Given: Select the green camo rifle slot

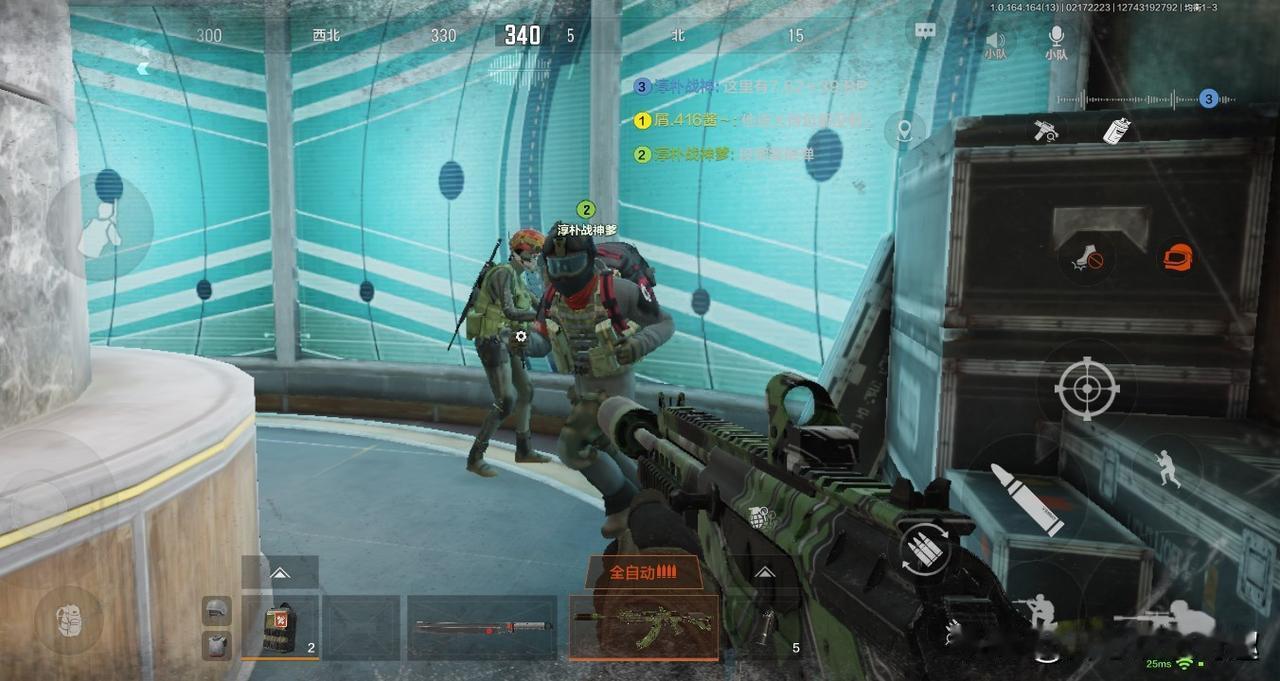Looking at the screenshot, I should point(643,626).
